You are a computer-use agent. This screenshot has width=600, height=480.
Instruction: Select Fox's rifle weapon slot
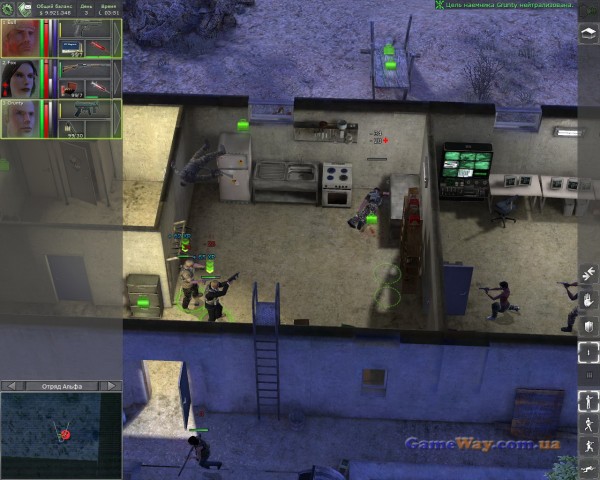85,68
